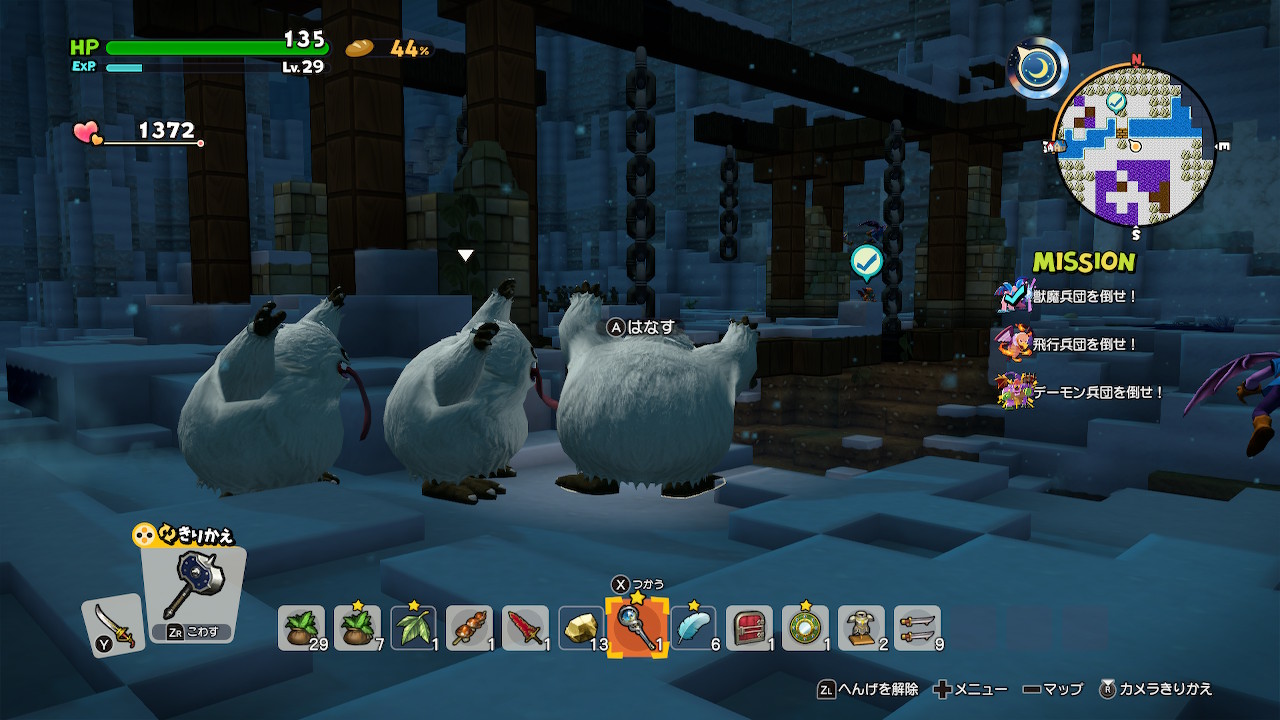This screenshot has height=720, width=1280.
Task: Click the highlighted staff hotbar slot
Action: tap(638, 629)
